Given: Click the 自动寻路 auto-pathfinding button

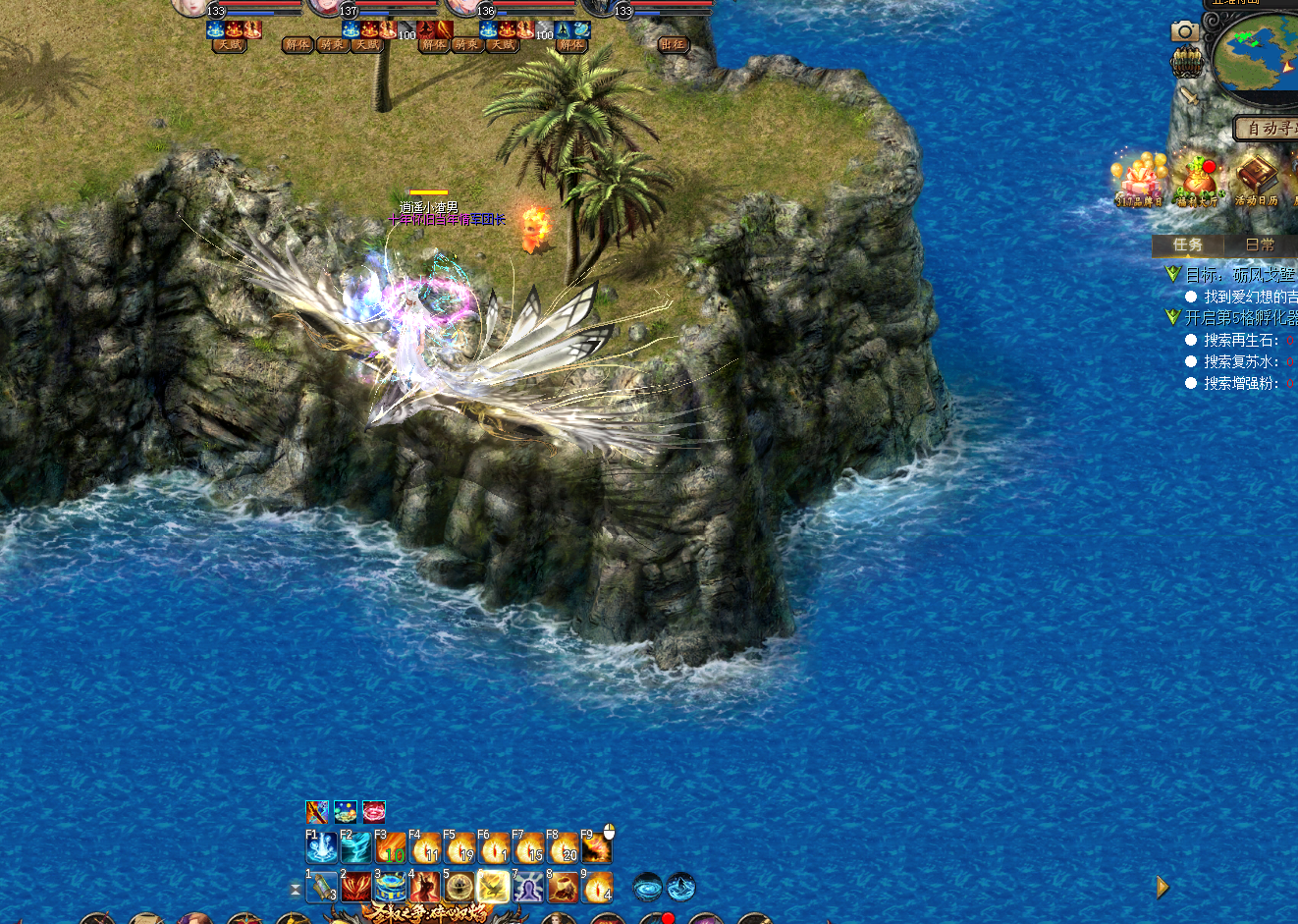Looking at the screenshot, I should point(1267,129).
